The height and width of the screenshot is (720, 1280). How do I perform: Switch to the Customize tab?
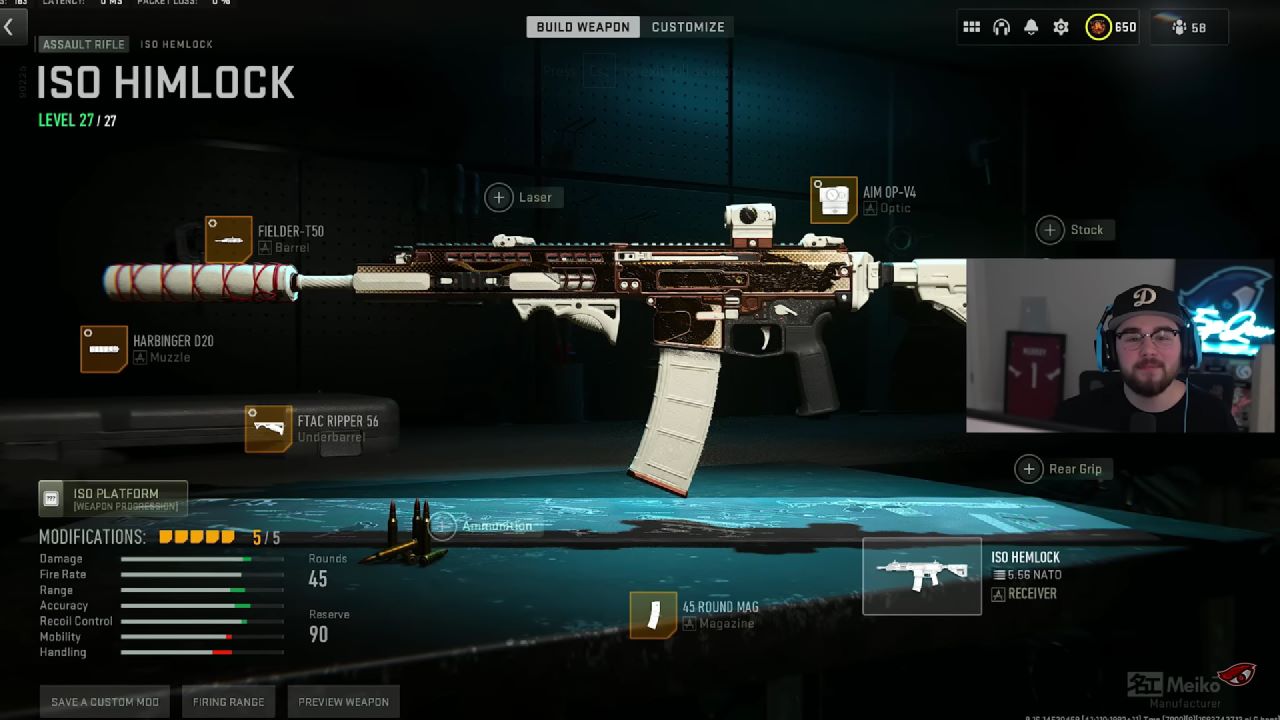click(688, 27)
